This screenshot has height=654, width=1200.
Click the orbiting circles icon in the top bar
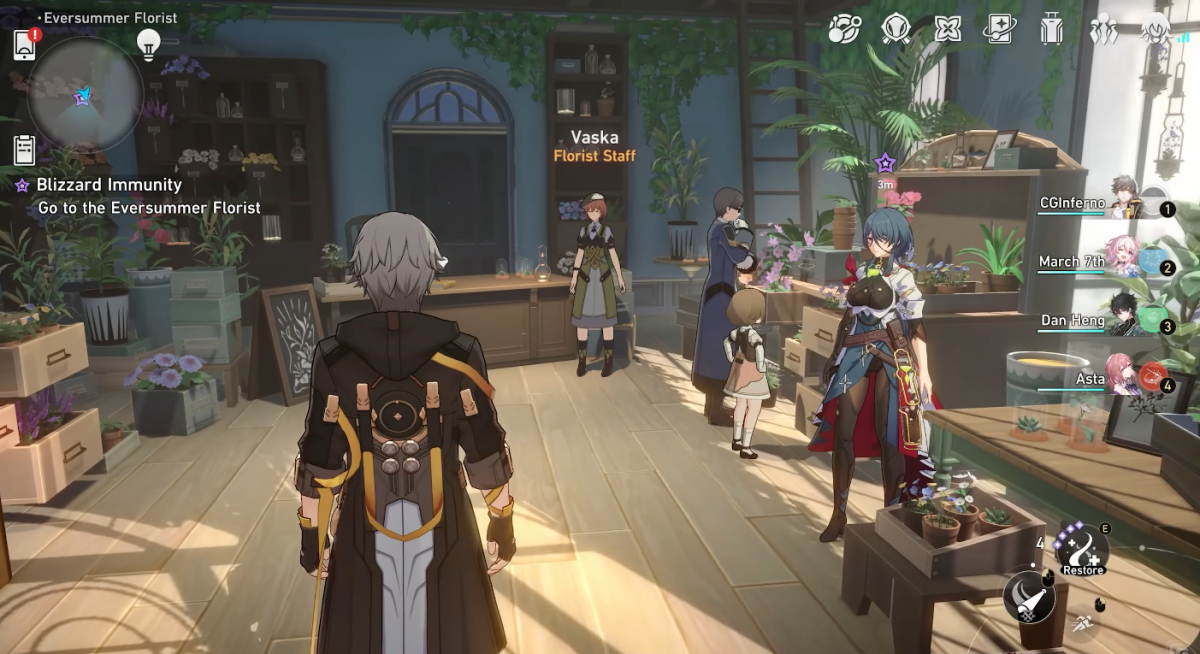tap(844, 29)
